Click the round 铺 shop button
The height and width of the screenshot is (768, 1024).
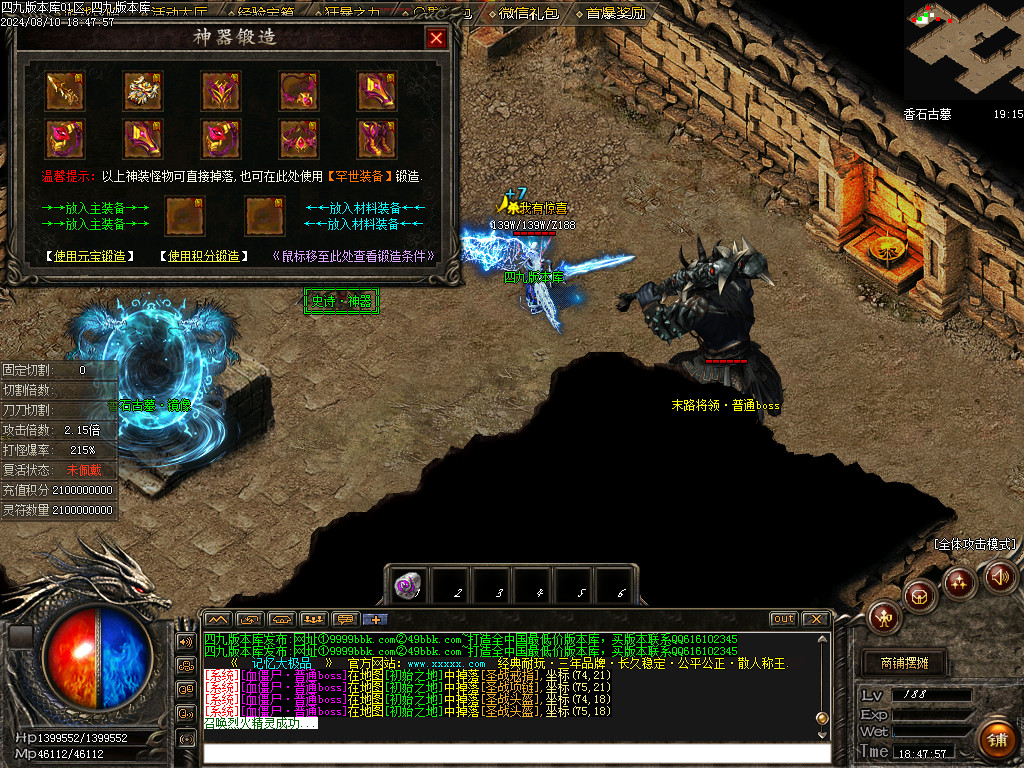(995, 740)
